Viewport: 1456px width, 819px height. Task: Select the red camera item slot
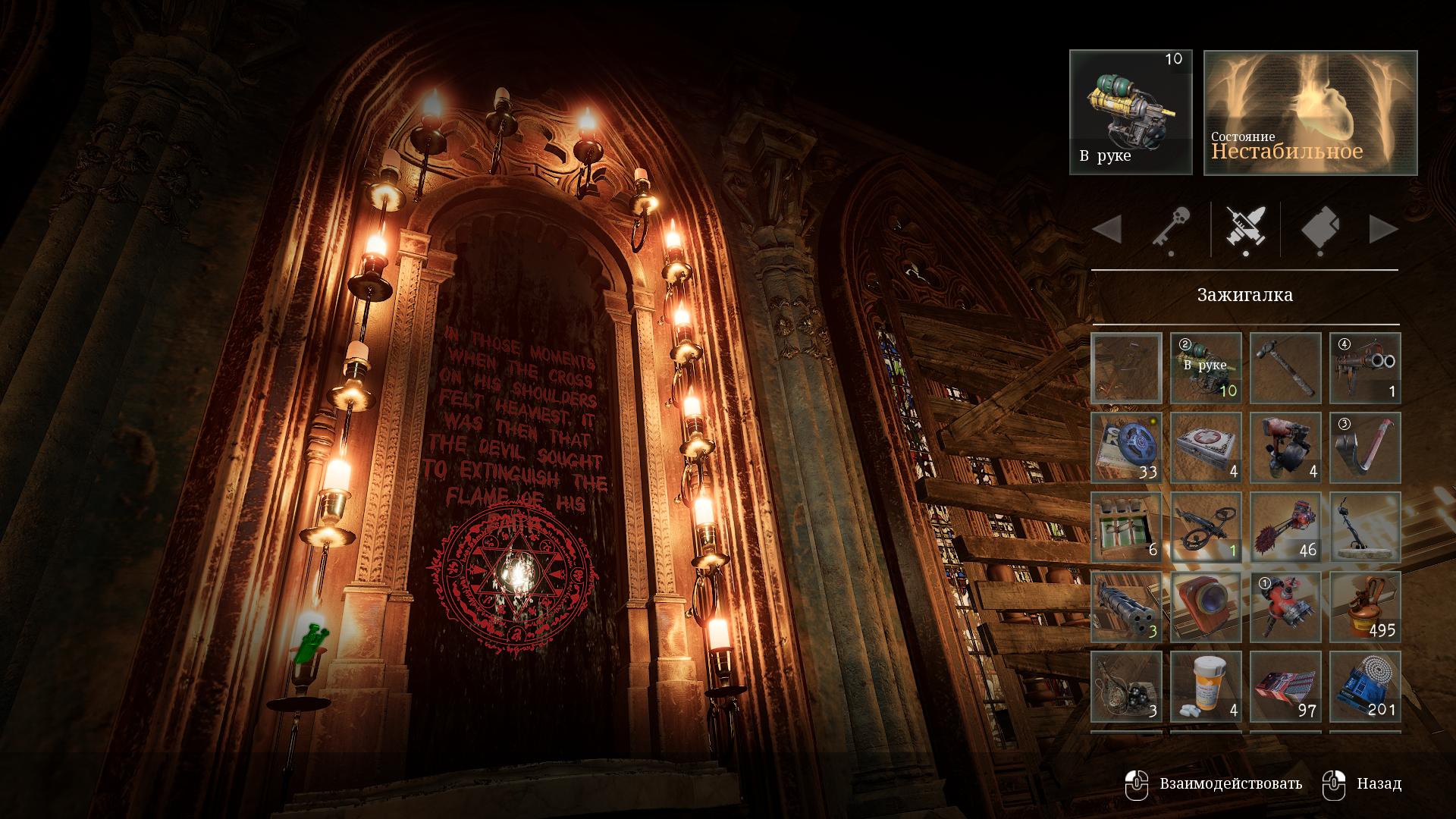coord(1206,607)
